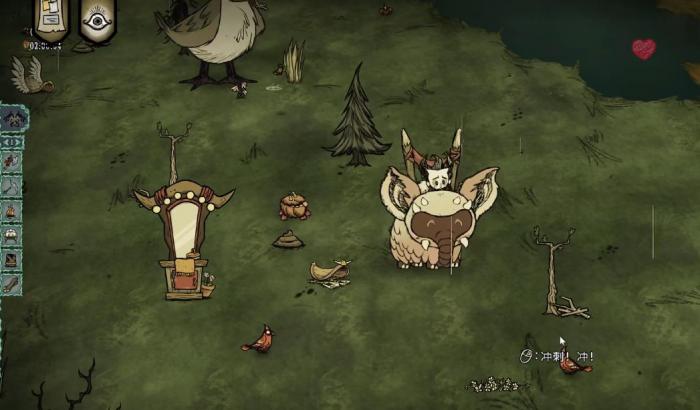Viewport: 700px width, 410px height.
Task: Open the axe crafting tab
Action: click(x=11, y=187)
